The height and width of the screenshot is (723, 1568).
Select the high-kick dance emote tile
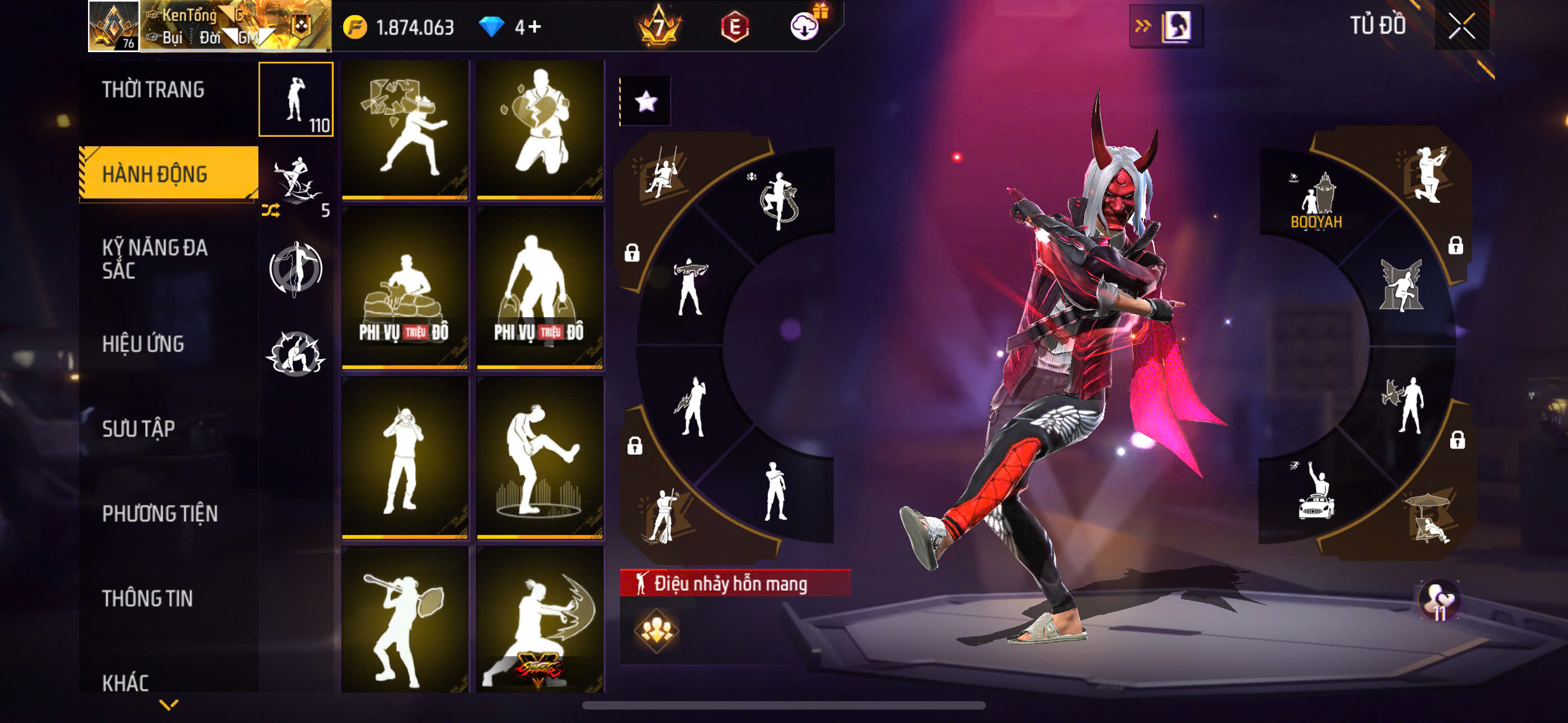point(540,458)
